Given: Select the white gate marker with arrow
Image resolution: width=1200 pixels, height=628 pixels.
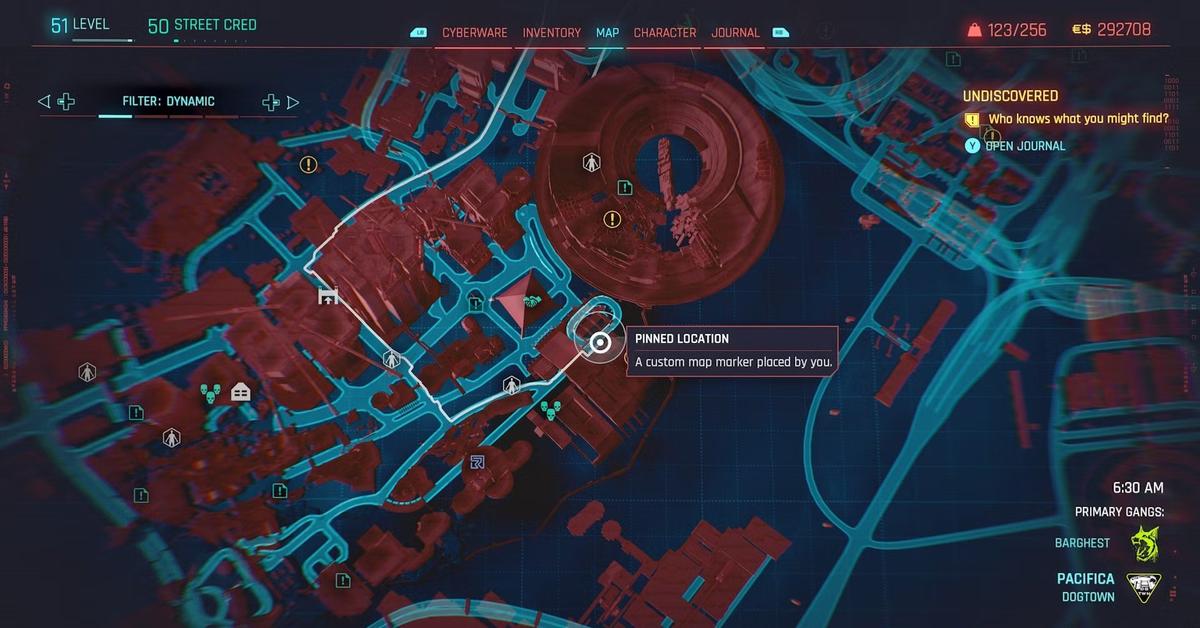Looking at the screenshot, I should [x=327, y=296].
